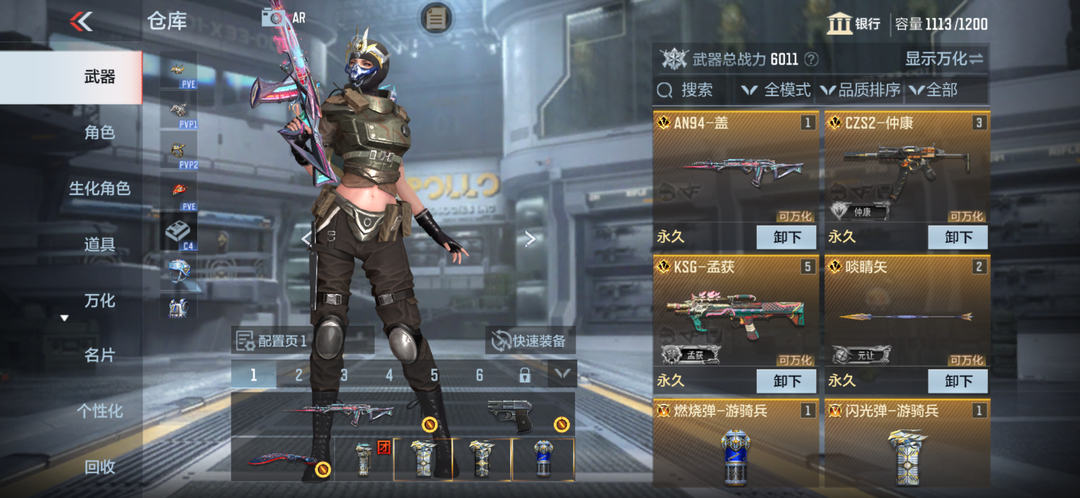Select the CZS2-仲康 weapon card
This screenshot has height=498, width=1080.
click(906, 170)
